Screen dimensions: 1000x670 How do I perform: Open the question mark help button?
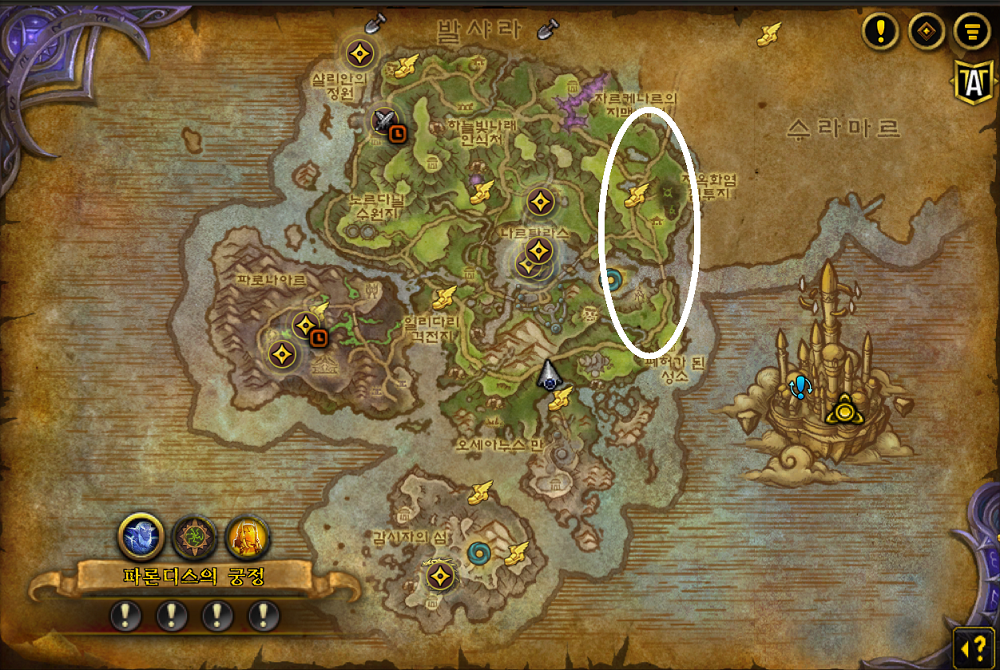pyautogui.click(x=973, y=643)
